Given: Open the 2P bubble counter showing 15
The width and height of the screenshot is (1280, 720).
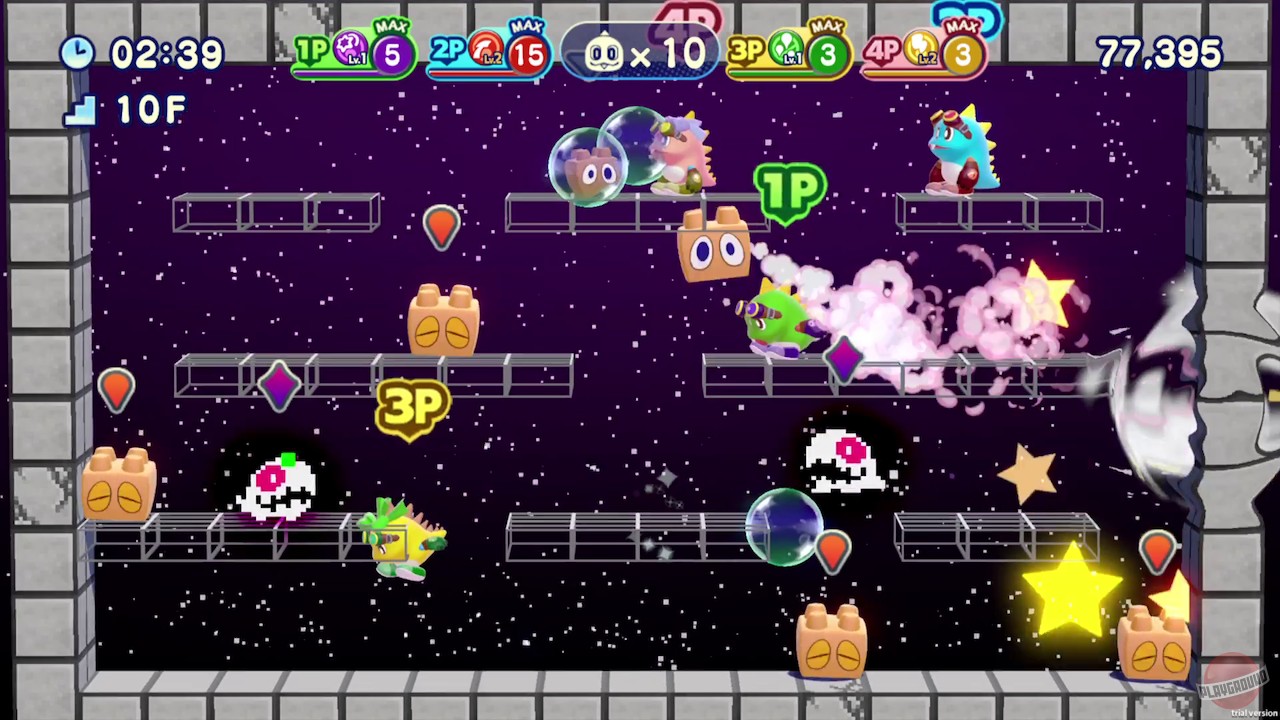Looking at the screenshot, I should point(527,55).
